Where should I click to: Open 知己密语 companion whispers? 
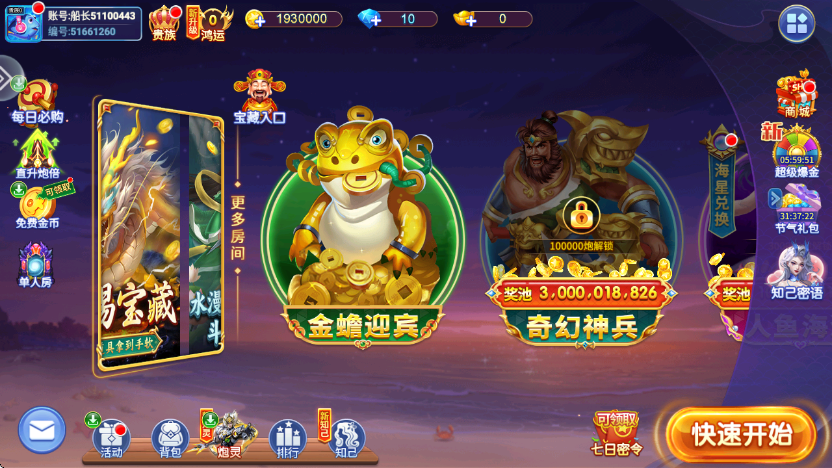796,272
